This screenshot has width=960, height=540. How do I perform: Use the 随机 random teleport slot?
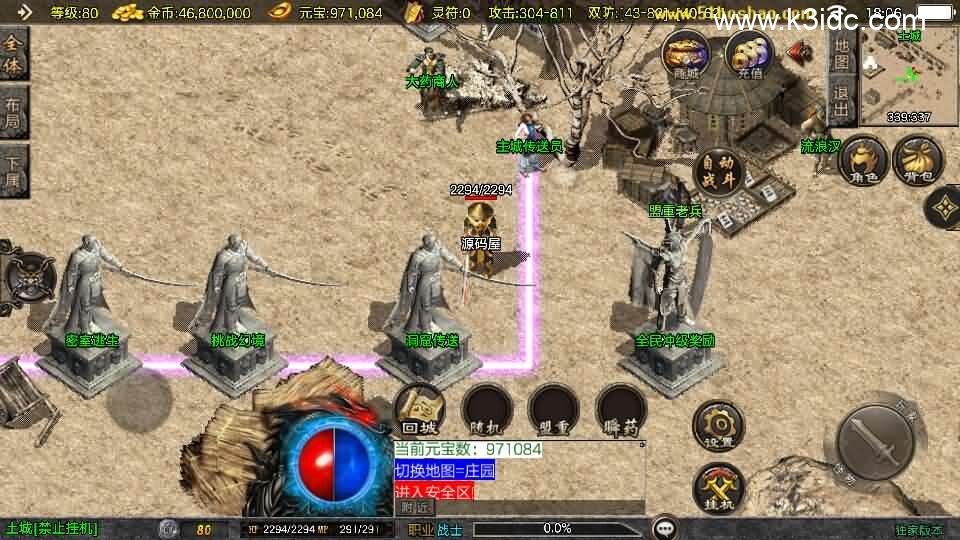point(486,410)
